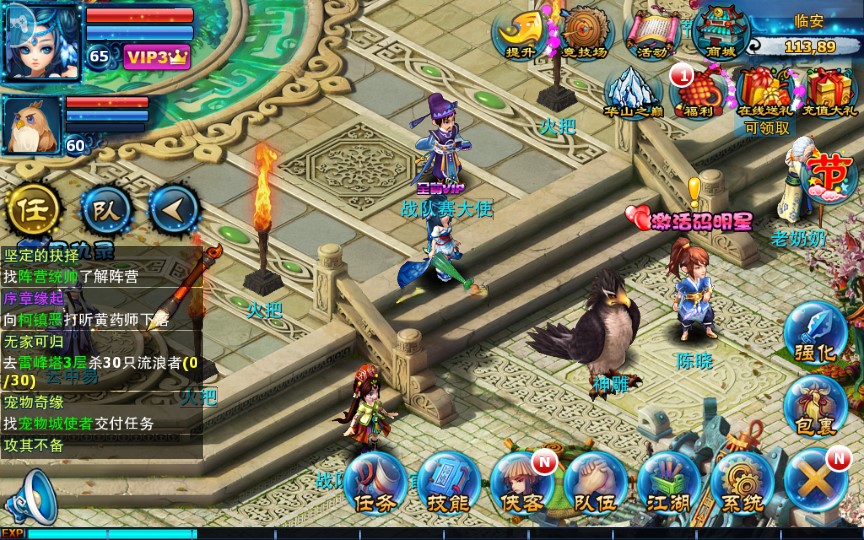864x540 pixels.
Task: Open the 强化 enhancement menu
Action: (x=815, y=334)
